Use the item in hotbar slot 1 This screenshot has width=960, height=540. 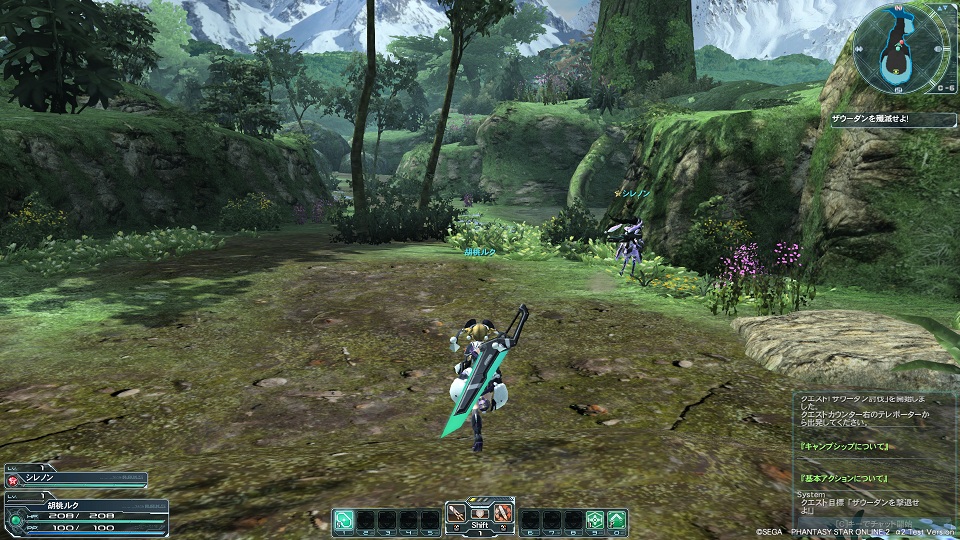343,519
